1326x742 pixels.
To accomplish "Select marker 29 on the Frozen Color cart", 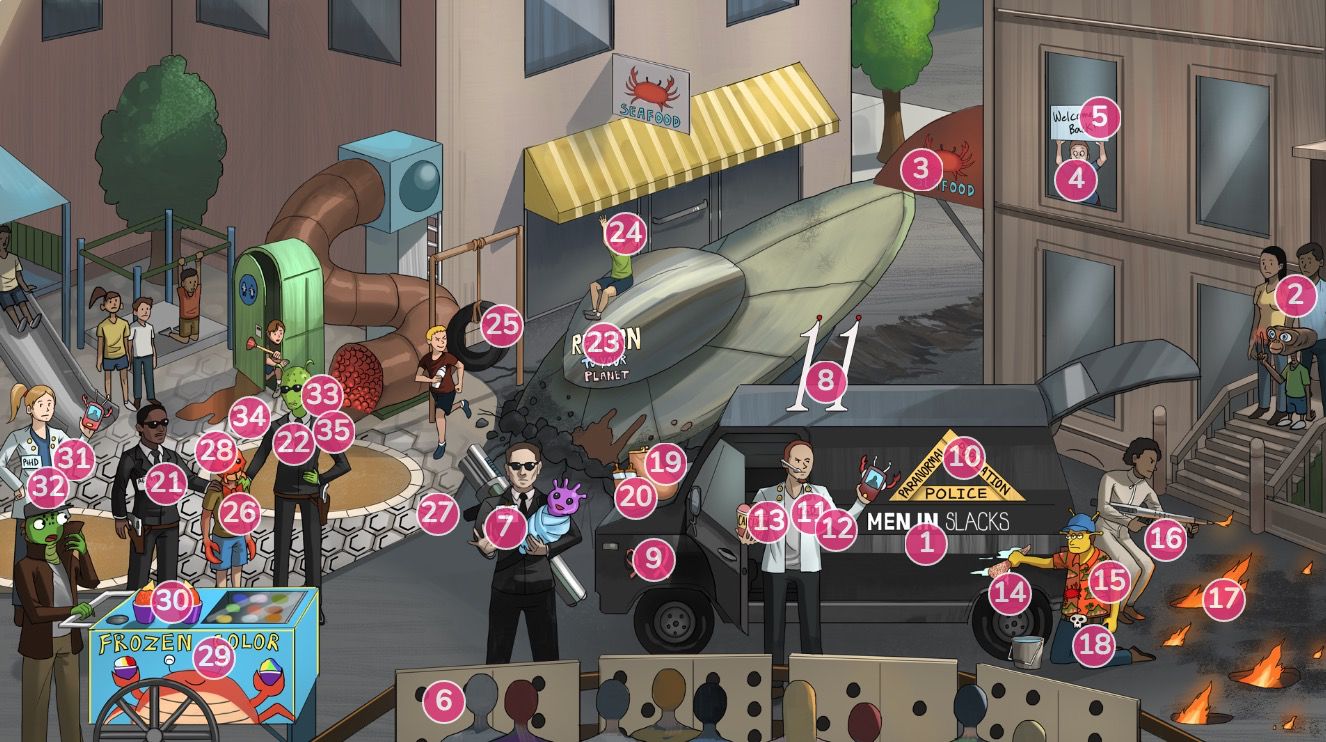I will pos(212,656).
